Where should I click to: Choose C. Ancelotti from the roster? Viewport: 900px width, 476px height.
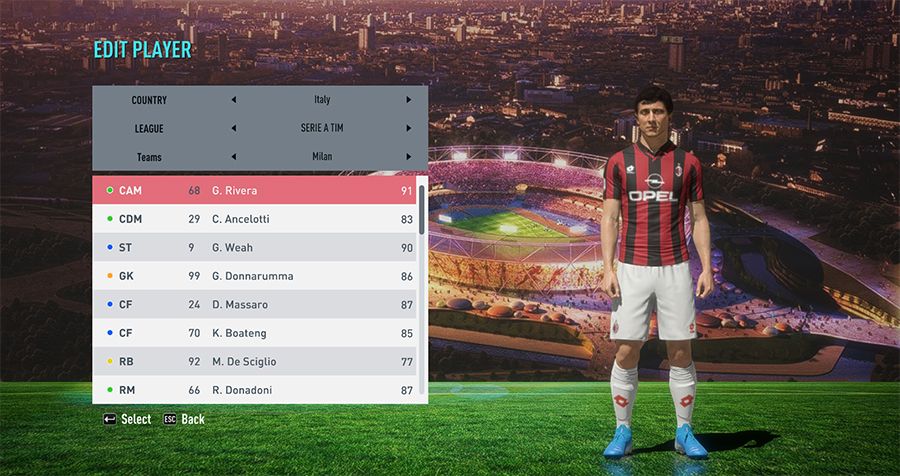[254, 219]
